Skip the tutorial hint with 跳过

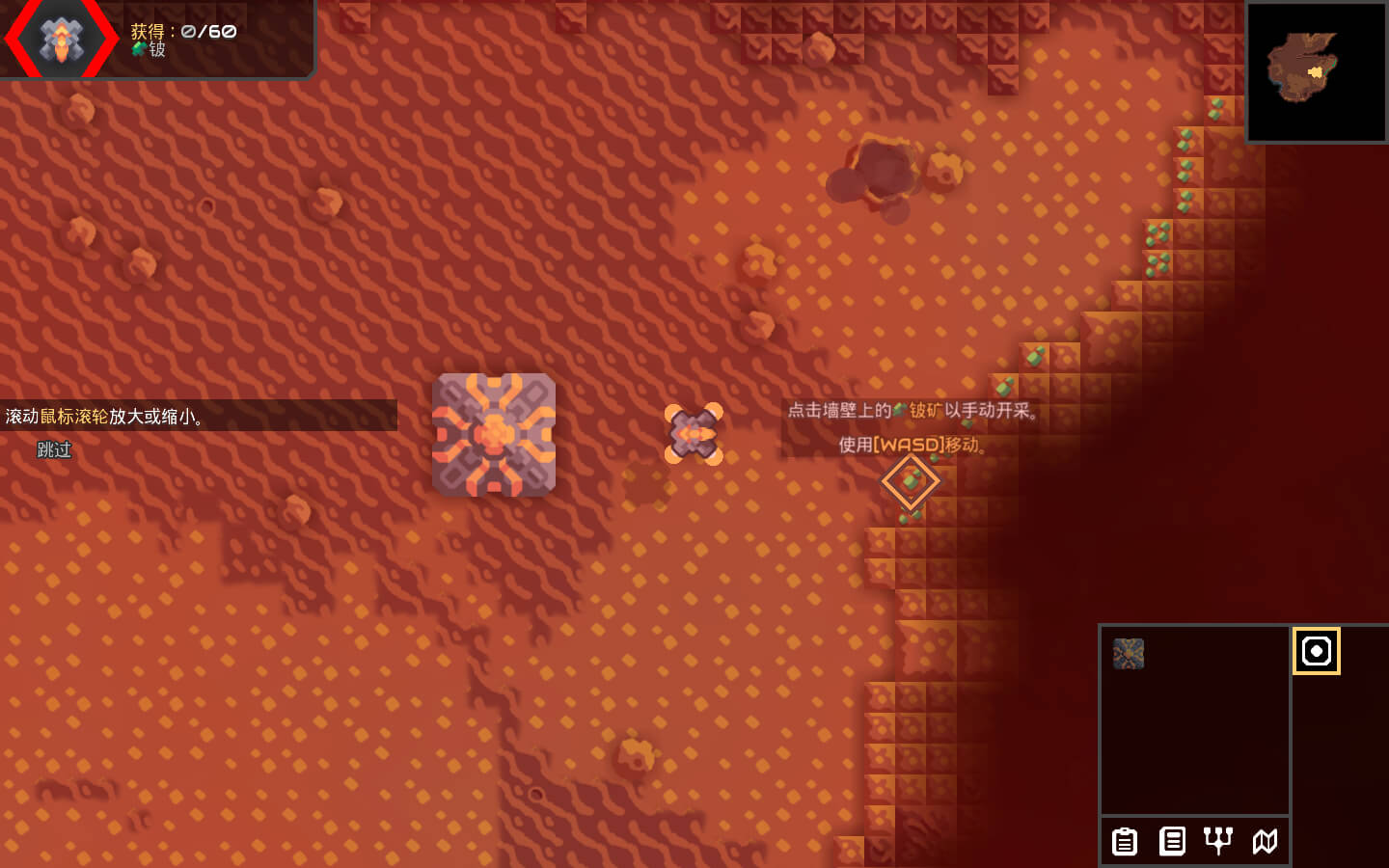coord(54,449)
